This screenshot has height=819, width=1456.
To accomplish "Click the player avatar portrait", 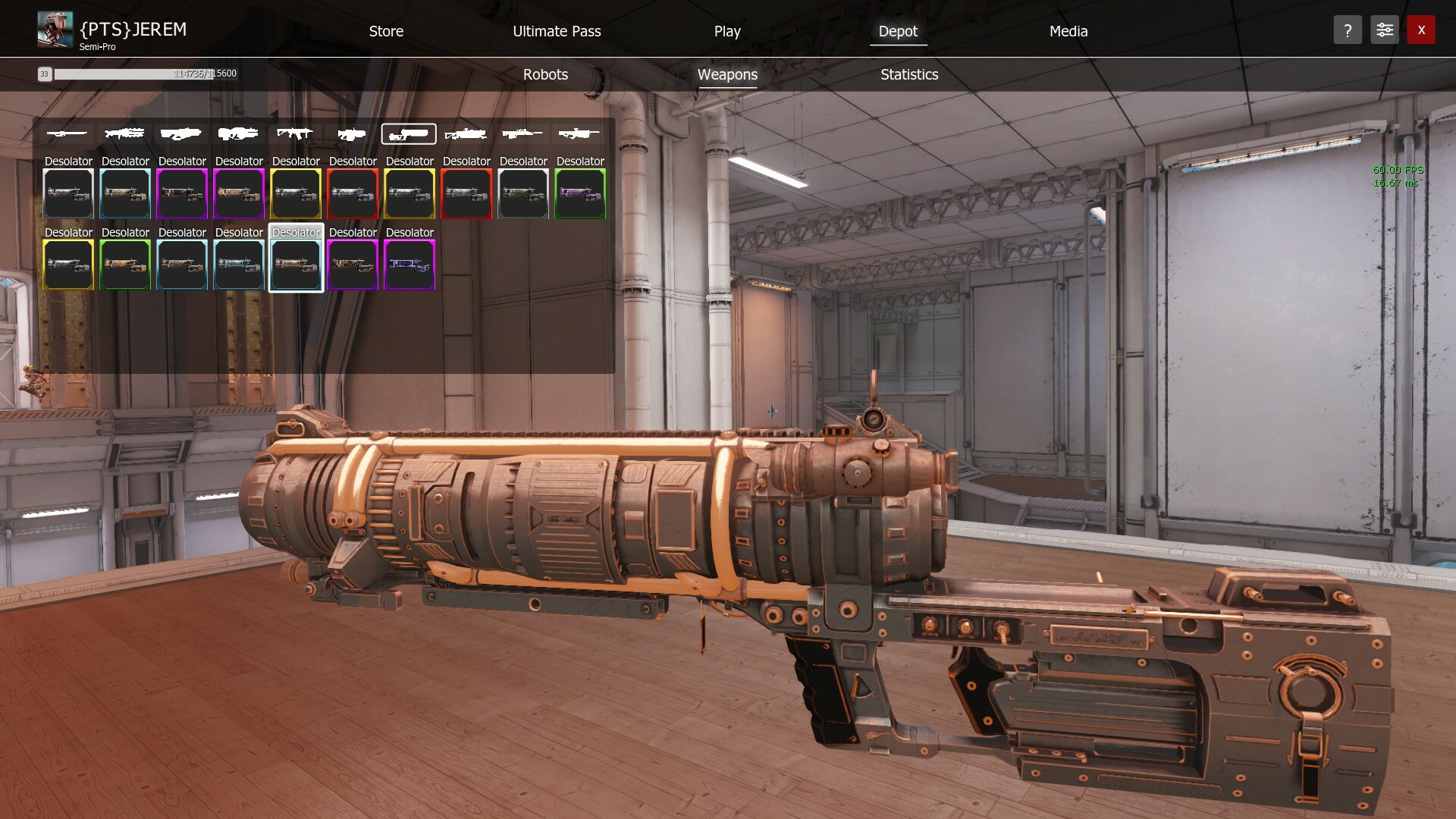I will tap(54, 30).
